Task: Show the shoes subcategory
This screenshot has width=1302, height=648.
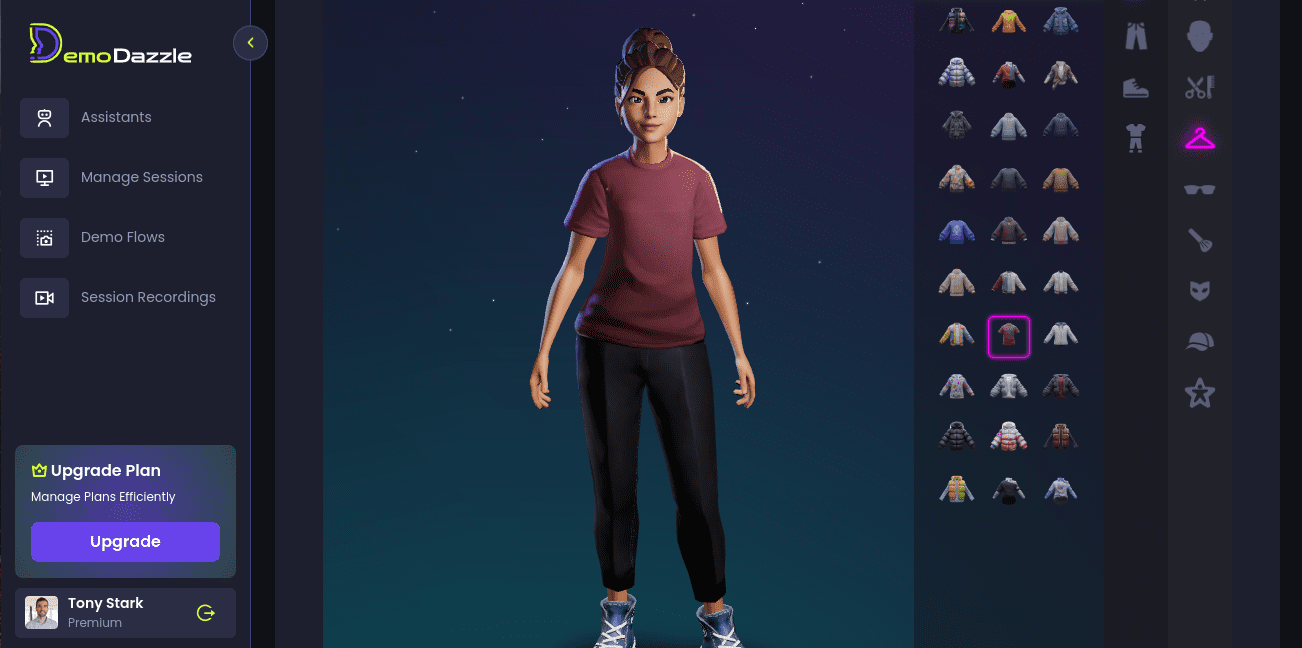Action: point(1135,88)
